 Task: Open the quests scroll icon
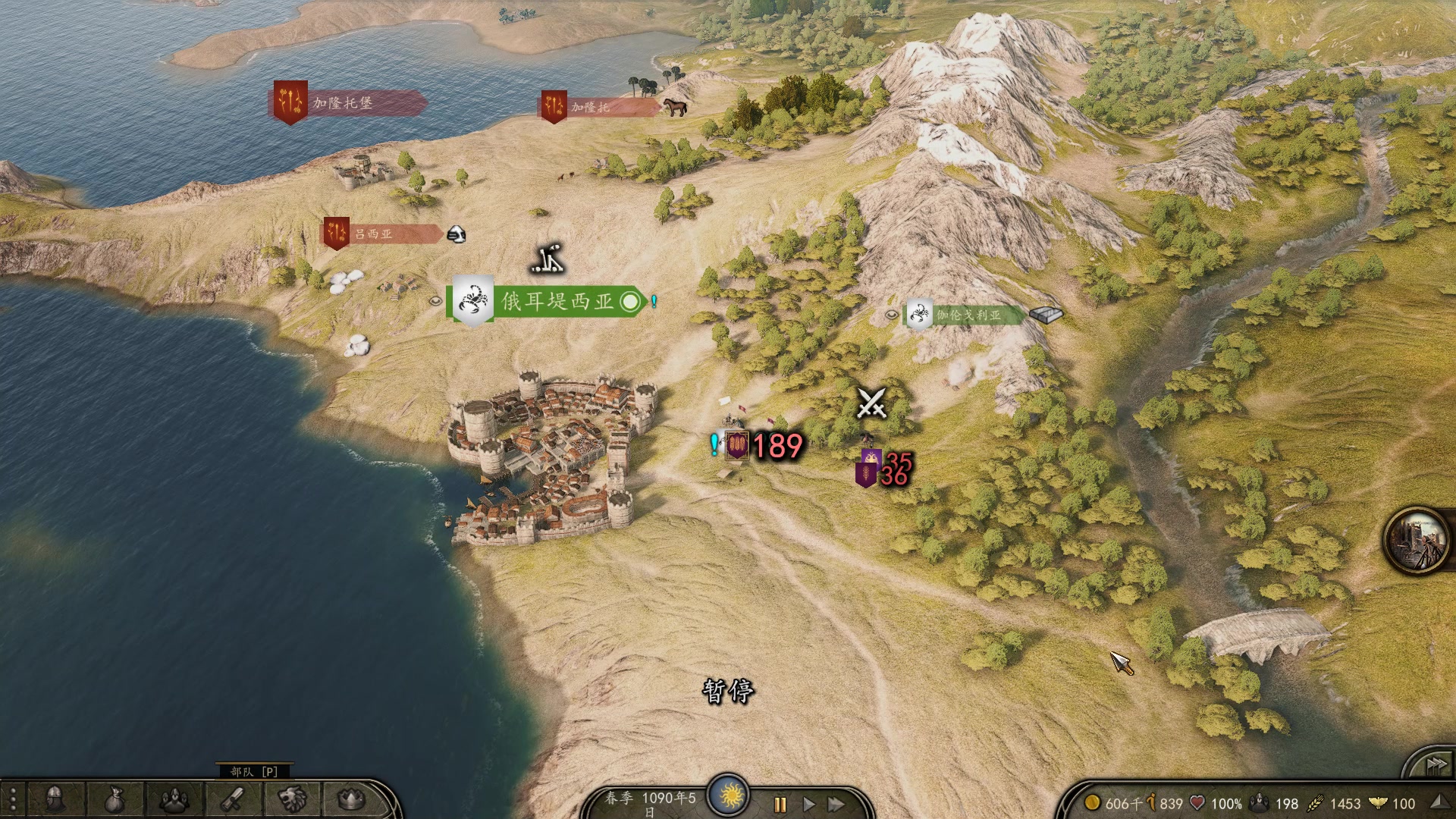point(234,799)
